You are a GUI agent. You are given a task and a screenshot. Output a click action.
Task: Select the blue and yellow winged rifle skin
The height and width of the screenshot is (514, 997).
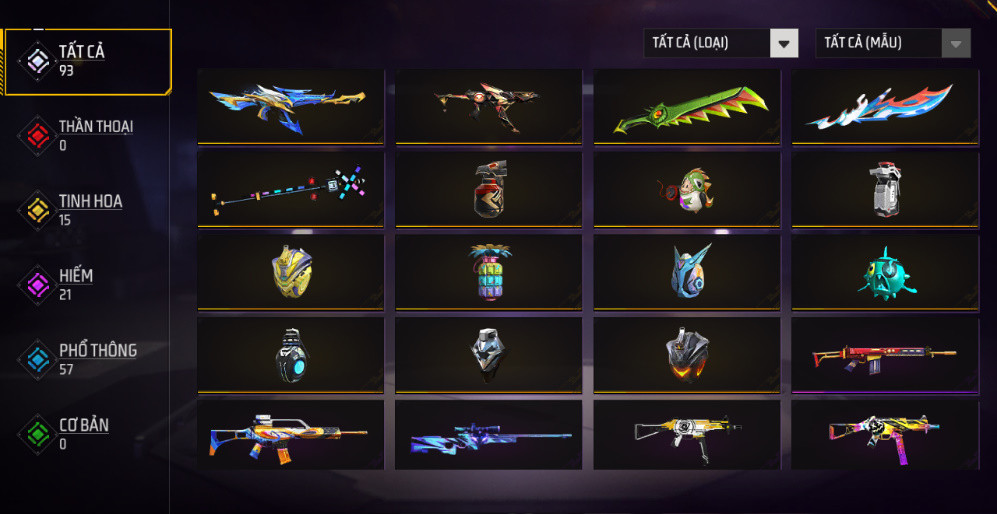point(290,105)
